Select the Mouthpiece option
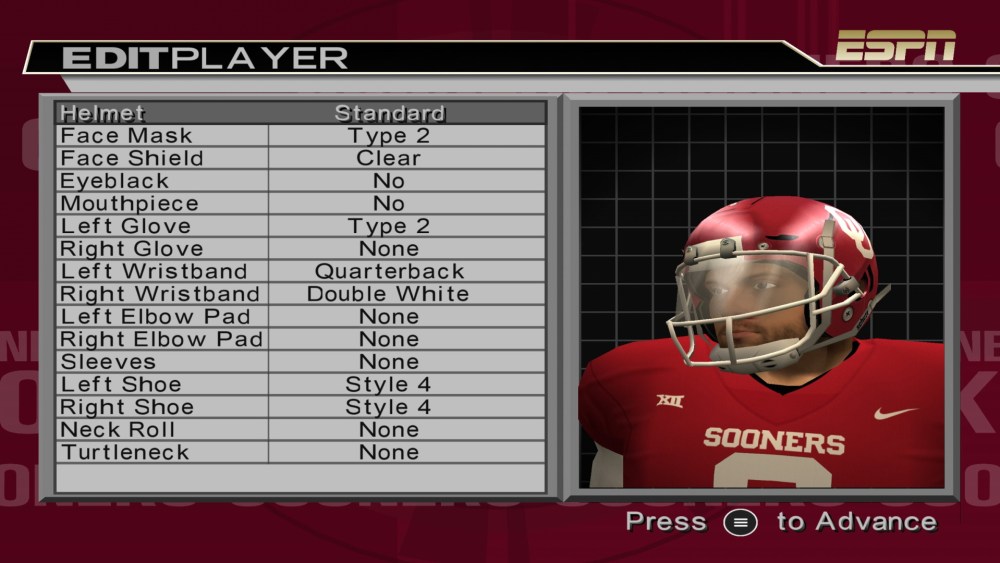This screenshot has width=1000, height=563. (300, 204)
